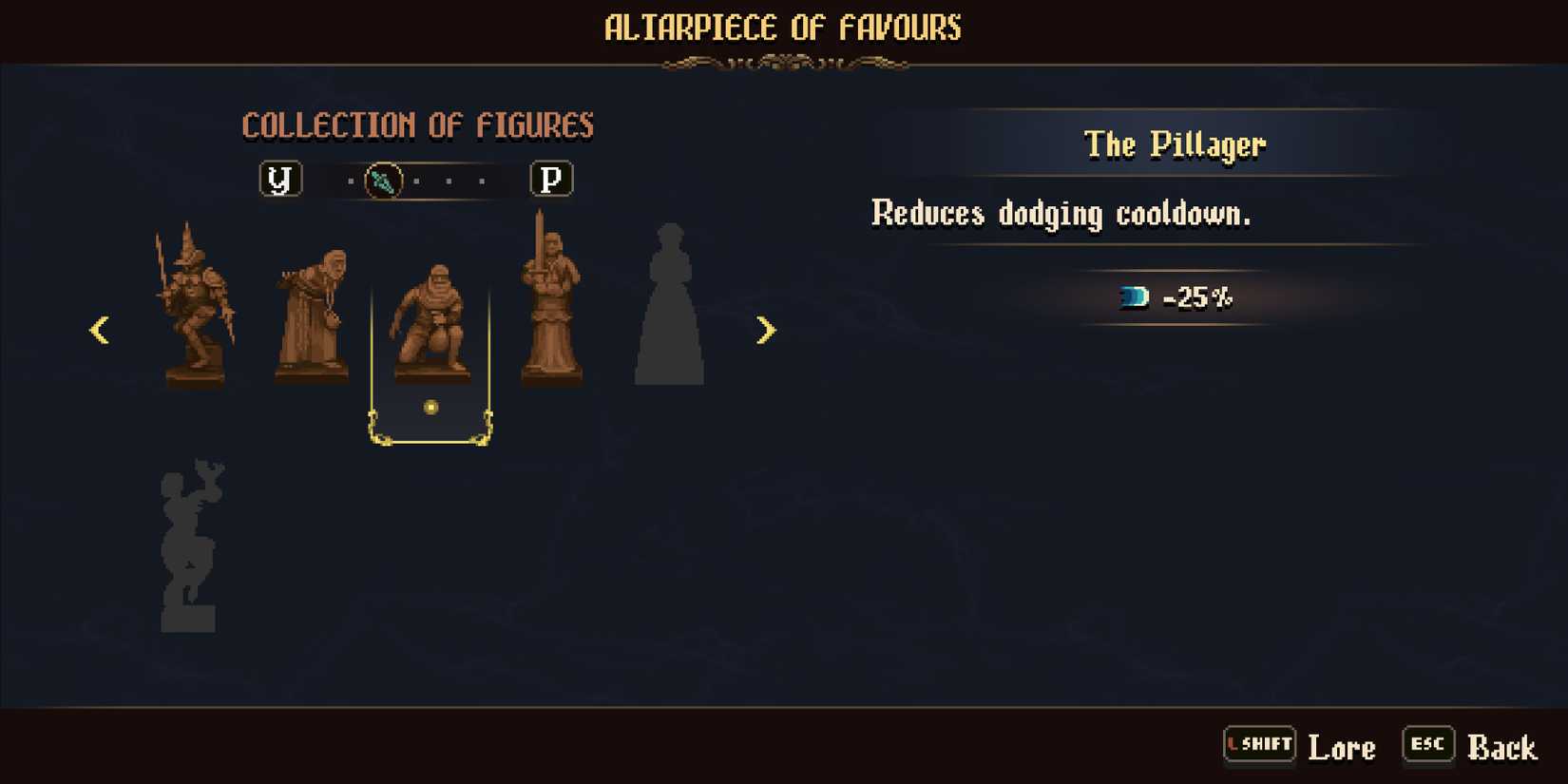Click the dash cooldown icon beside -25%
The image size is (1568, 784).
[1137, 296]
